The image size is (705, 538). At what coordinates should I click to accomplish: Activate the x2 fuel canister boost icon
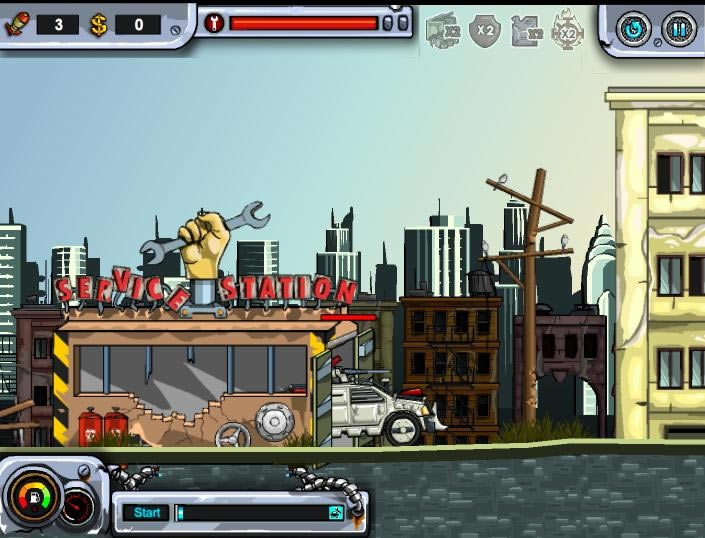(x=526, y=31)
